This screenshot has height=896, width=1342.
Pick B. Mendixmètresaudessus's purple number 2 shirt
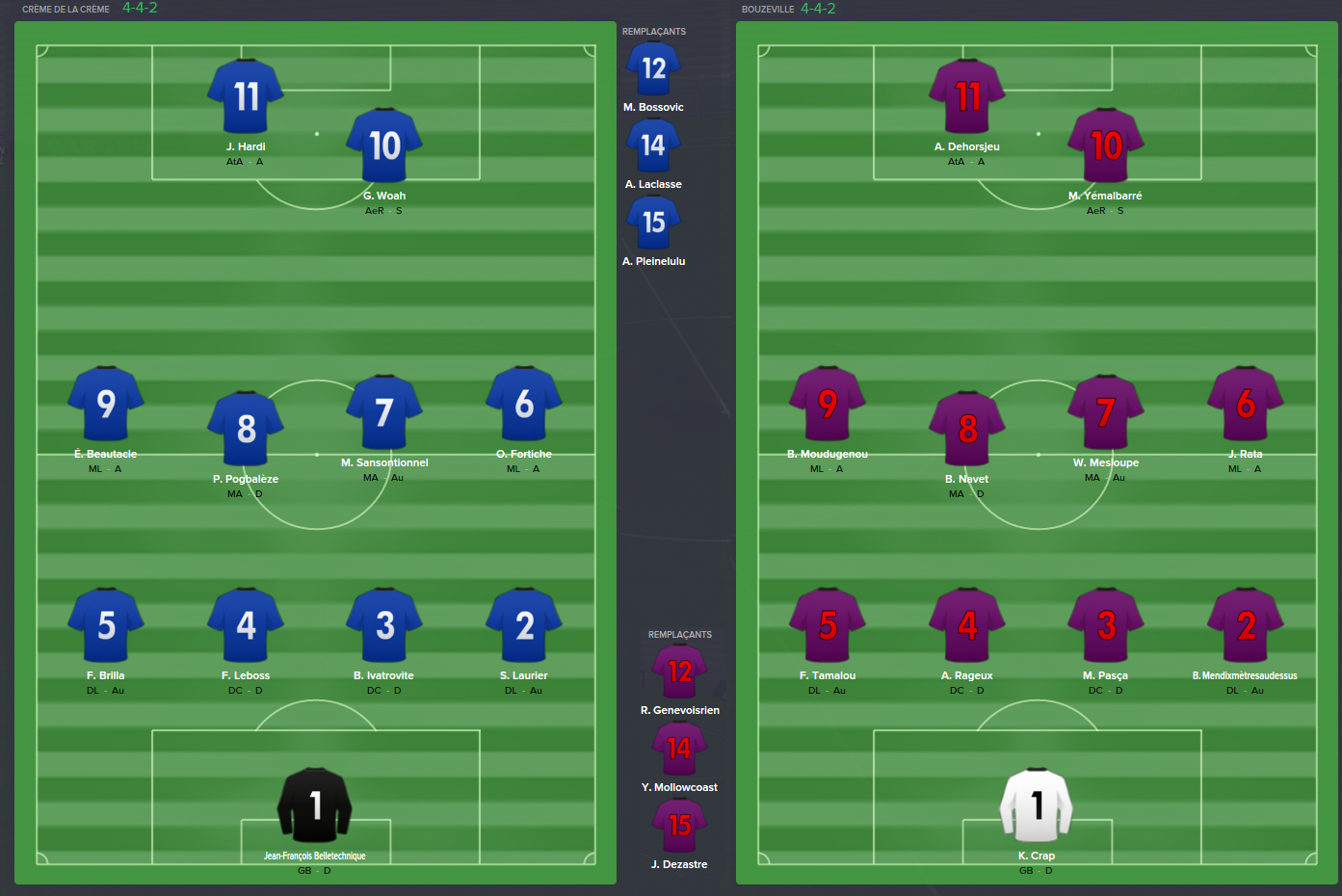[x=1246, y=625]
